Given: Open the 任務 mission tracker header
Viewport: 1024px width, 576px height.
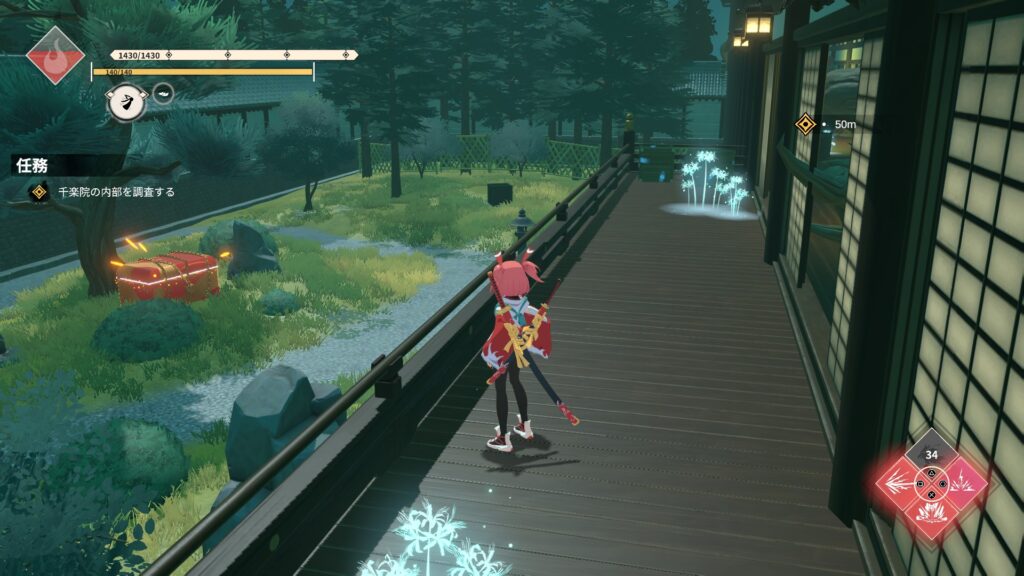Looking at the screenshot, I should point(32,166).
